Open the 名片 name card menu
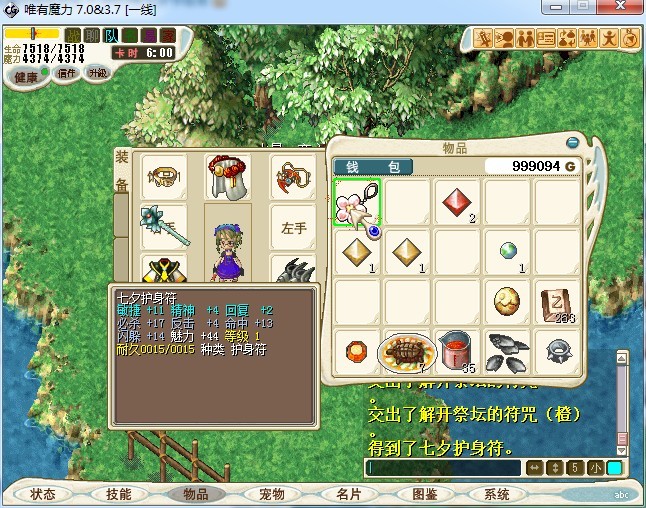 347,494
